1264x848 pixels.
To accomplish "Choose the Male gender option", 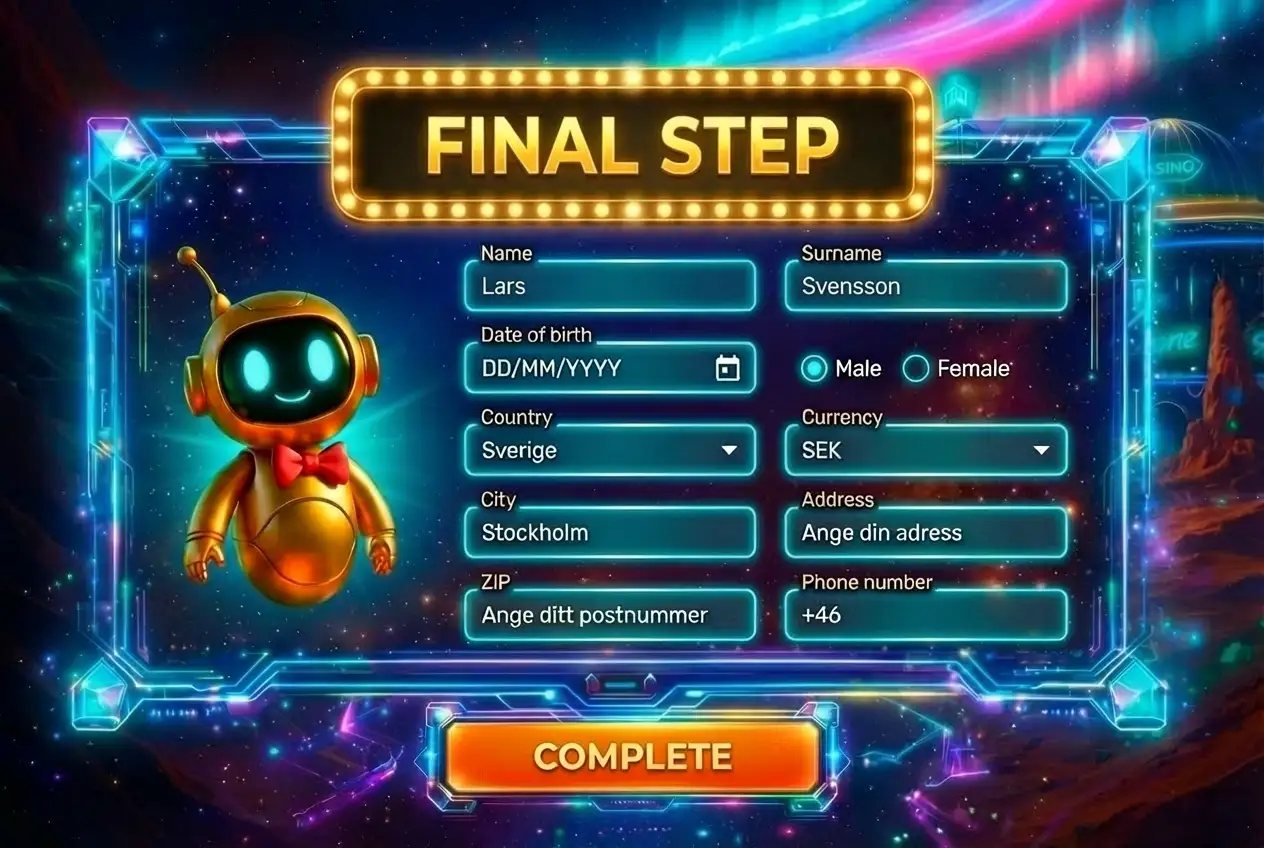I will tap(816, 369).
